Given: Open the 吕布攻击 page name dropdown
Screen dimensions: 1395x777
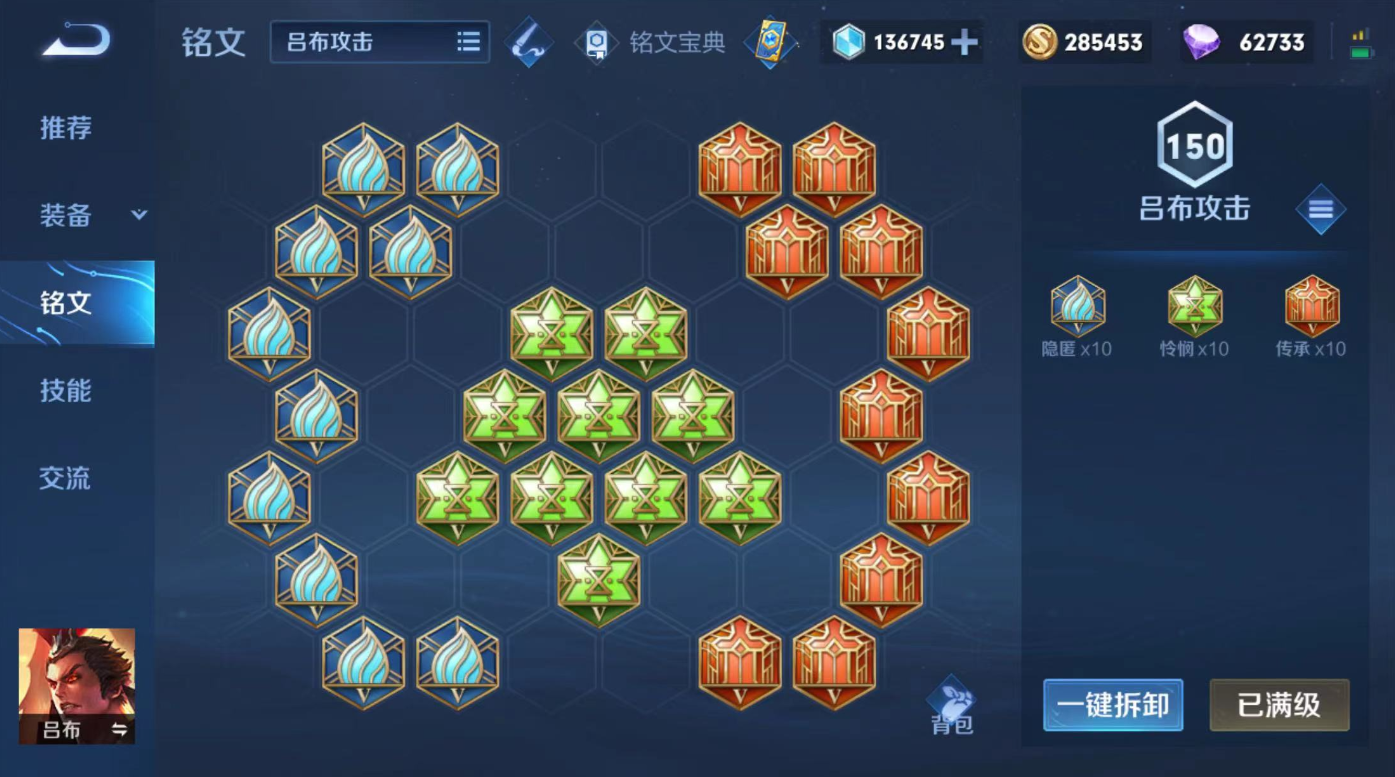Looking at the screenshot, I should coord(370,42).
